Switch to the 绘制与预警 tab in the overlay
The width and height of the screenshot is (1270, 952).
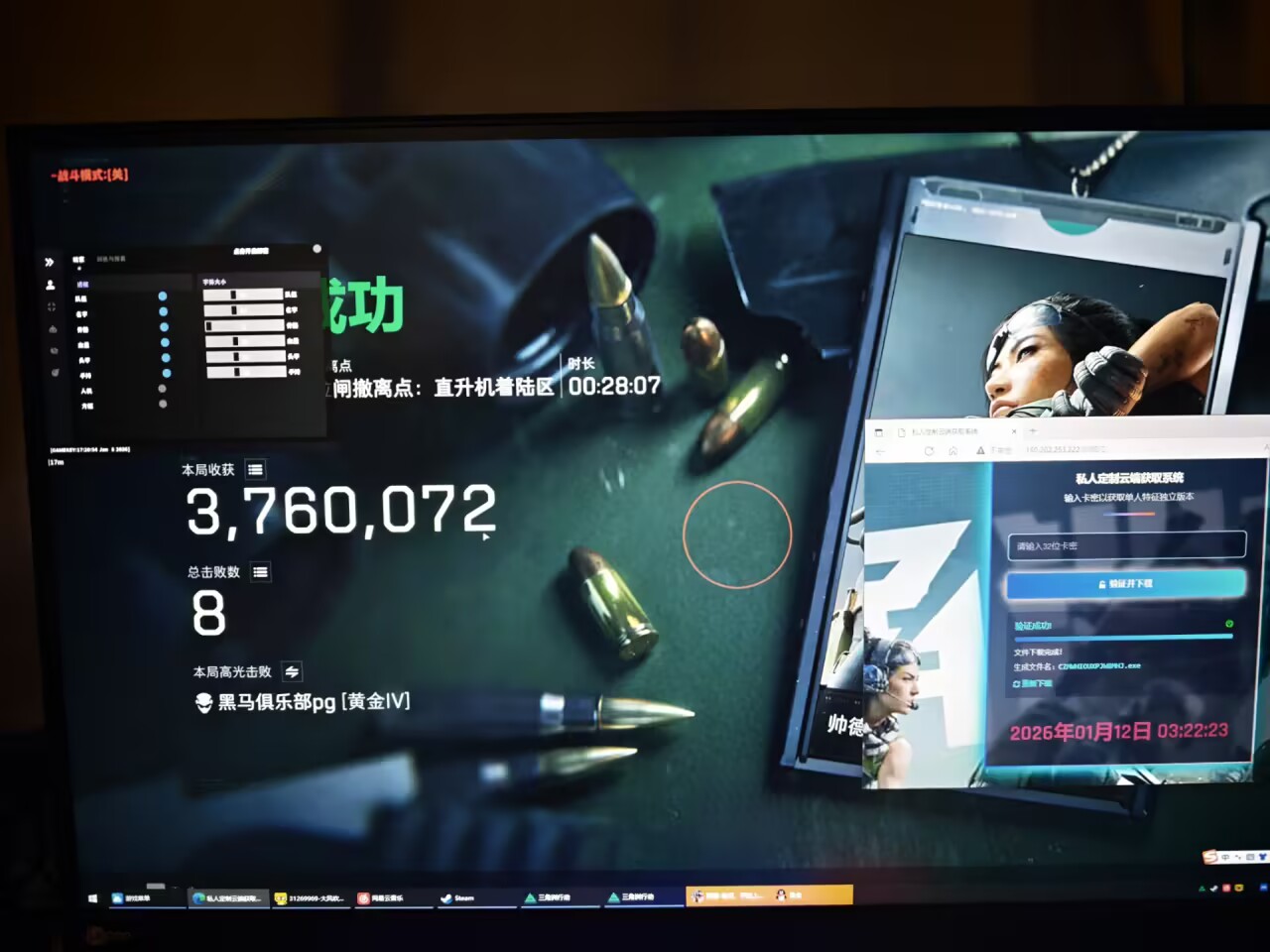pos(111,259)
